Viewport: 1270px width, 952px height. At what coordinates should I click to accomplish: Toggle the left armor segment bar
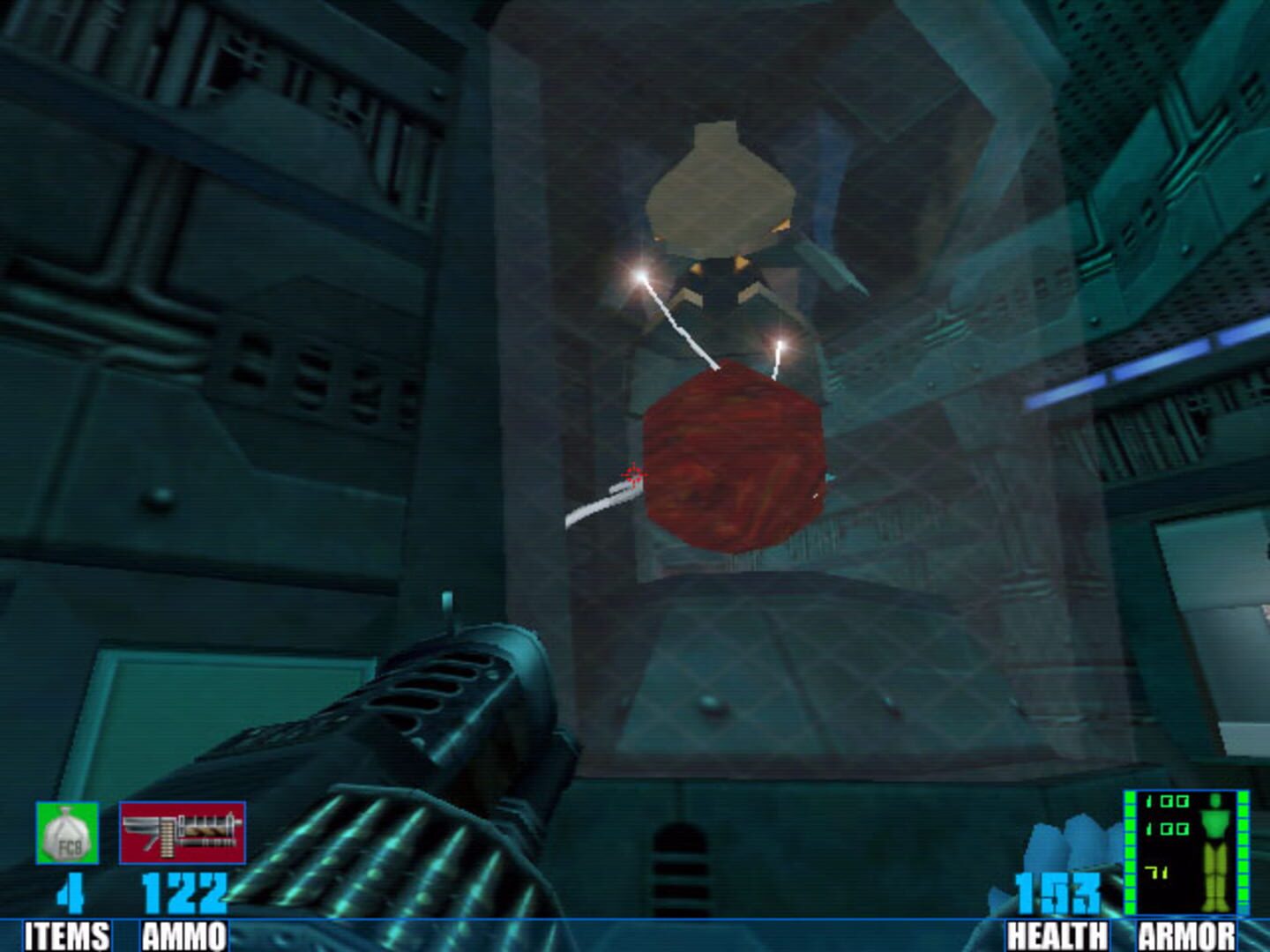[x=1130, y=851]
